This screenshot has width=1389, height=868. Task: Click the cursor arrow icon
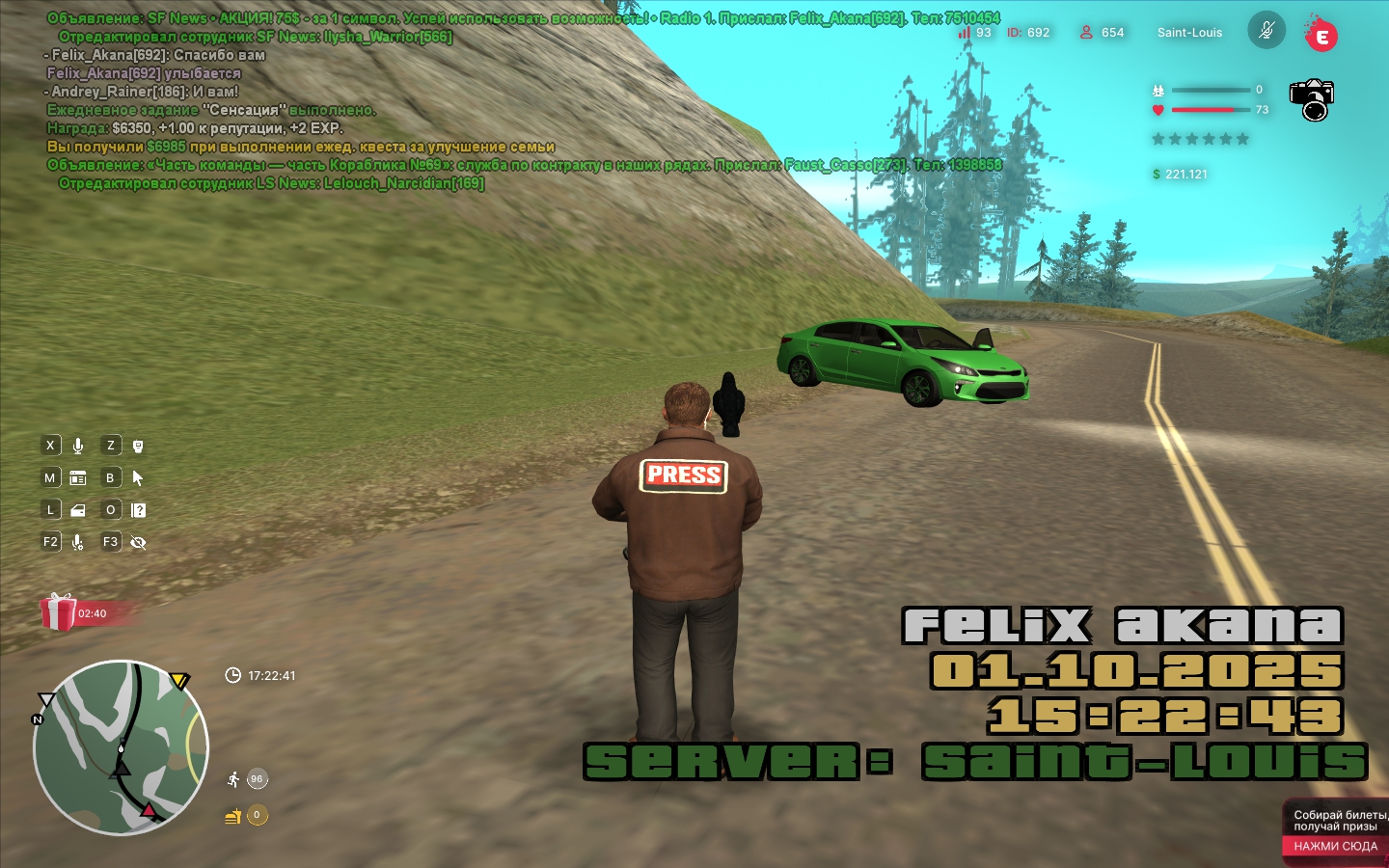coord(138,478)
